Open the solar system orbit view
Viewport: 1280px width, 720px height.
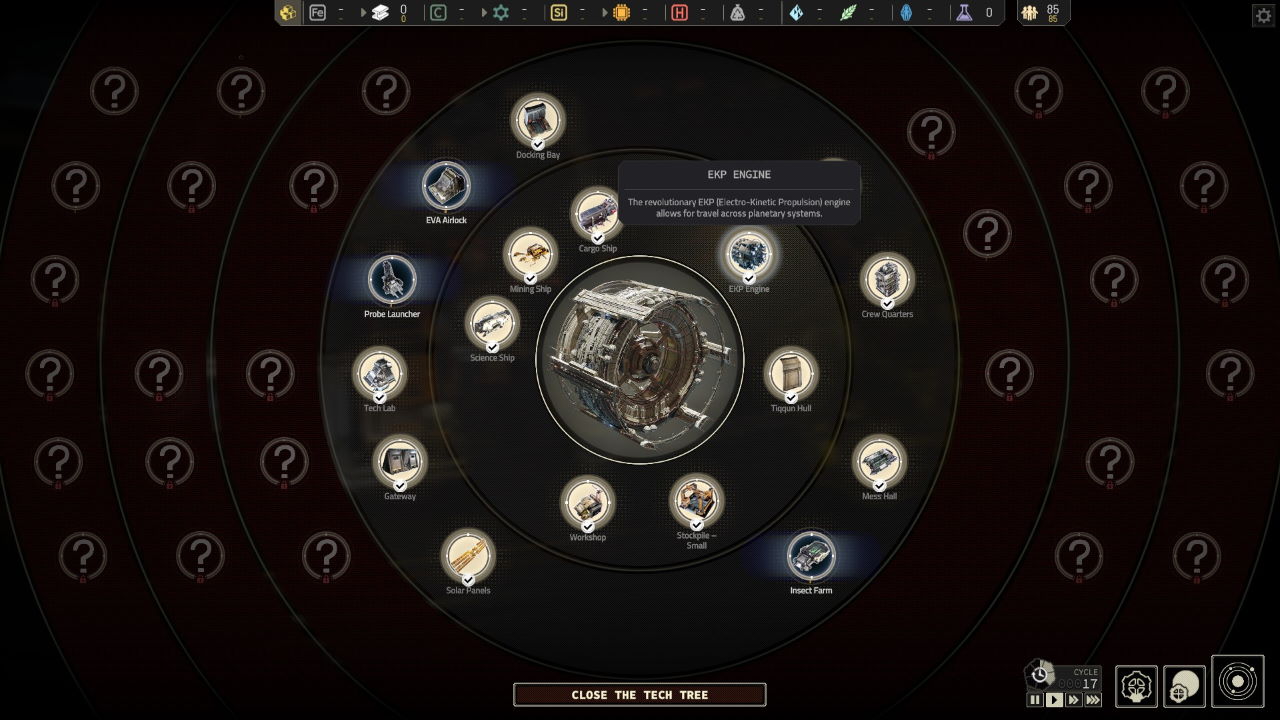(x=1237, y=682)
